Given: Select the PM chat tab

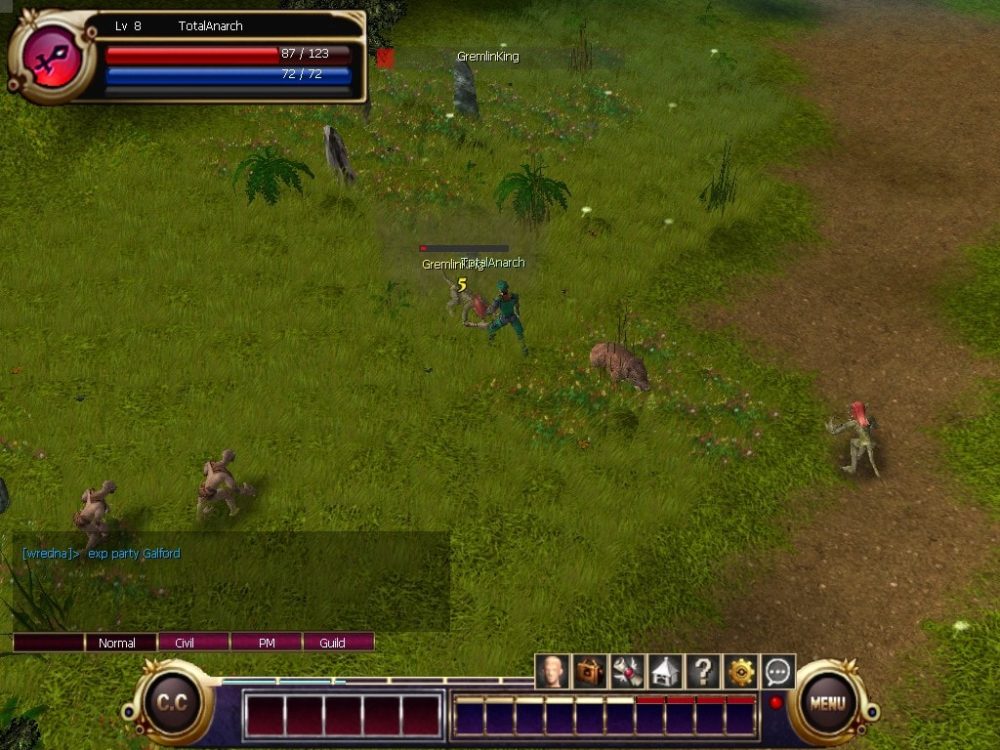Looking at the screenshot, I should pyautogui.click(x=266, y=643).
